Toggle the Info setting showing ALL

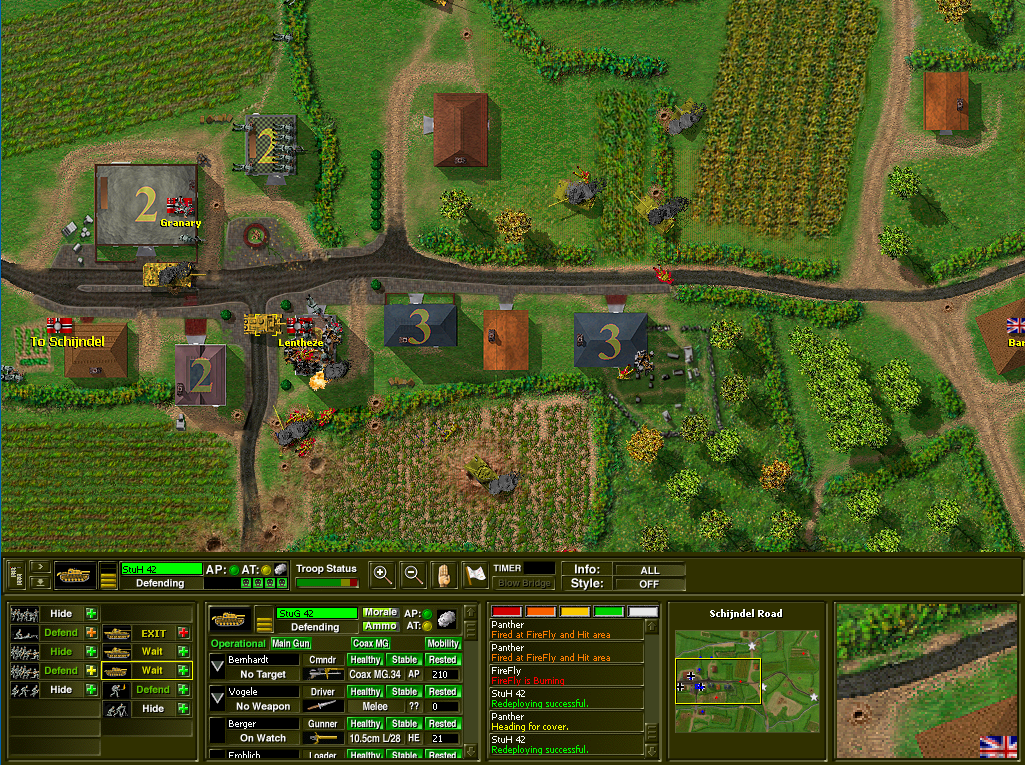pos(650,570)
